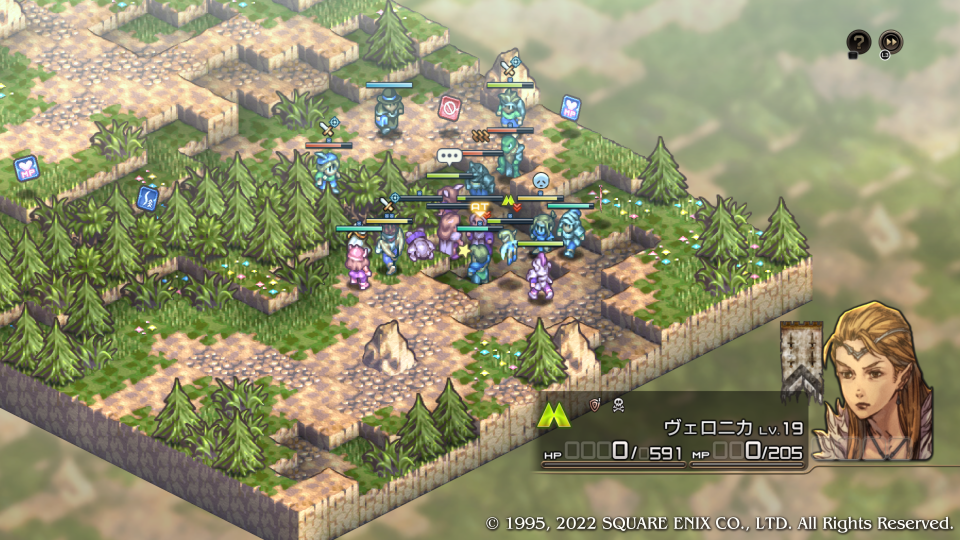Open the question mark help button

point(858,42)
